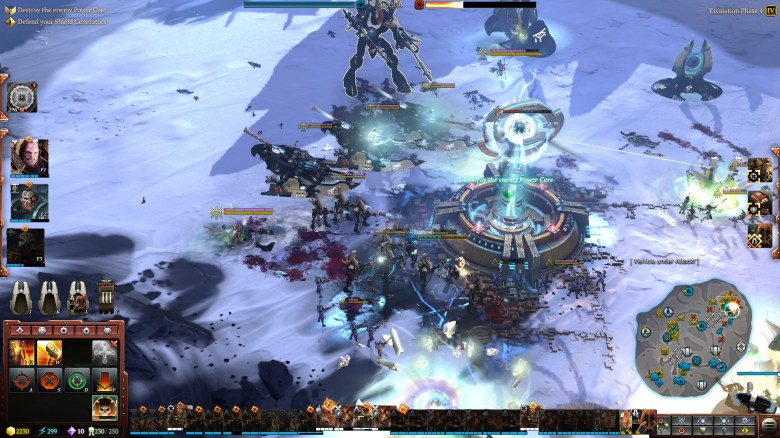Image resolution: width=780 pixels, height=438 pixels.
Task: Open the circular cog doctrine icon
Action: point(21,96)
